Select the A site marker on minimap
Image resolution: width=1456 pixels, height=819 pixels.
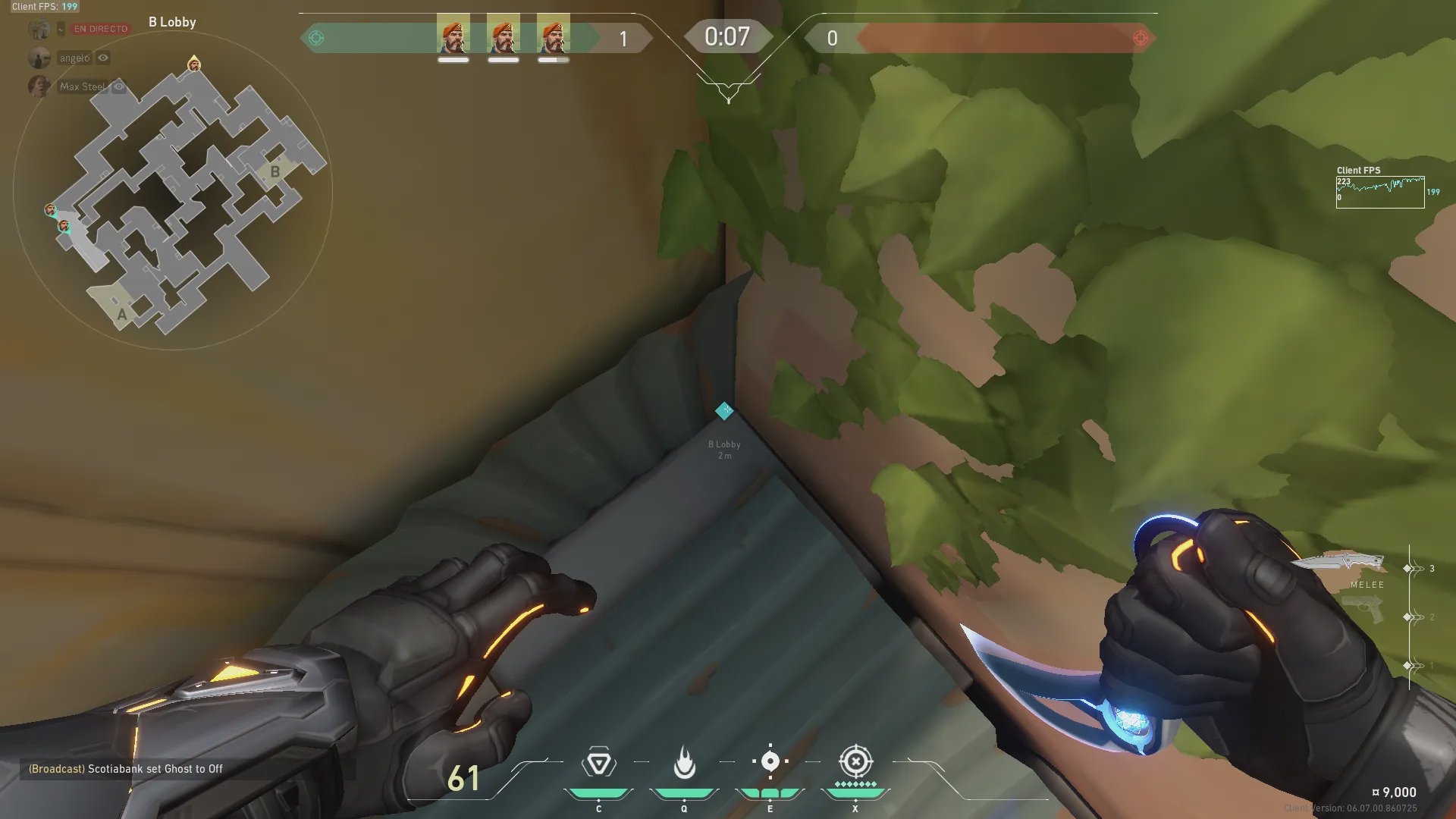(x=121, y=314)
